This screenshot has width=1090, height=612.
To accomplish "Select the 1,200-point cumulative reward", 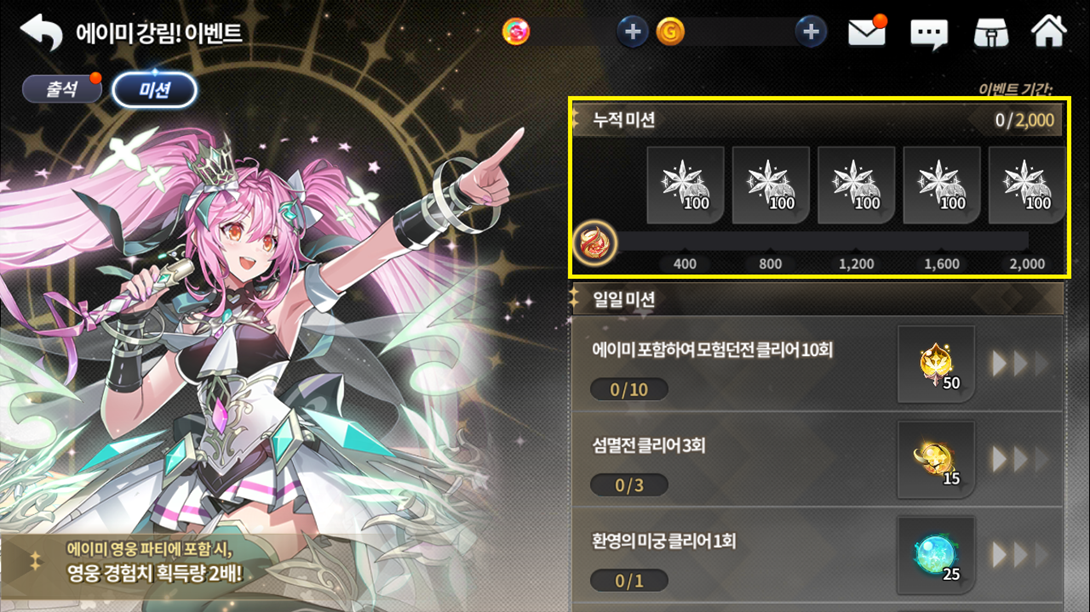I will (856, 185).
